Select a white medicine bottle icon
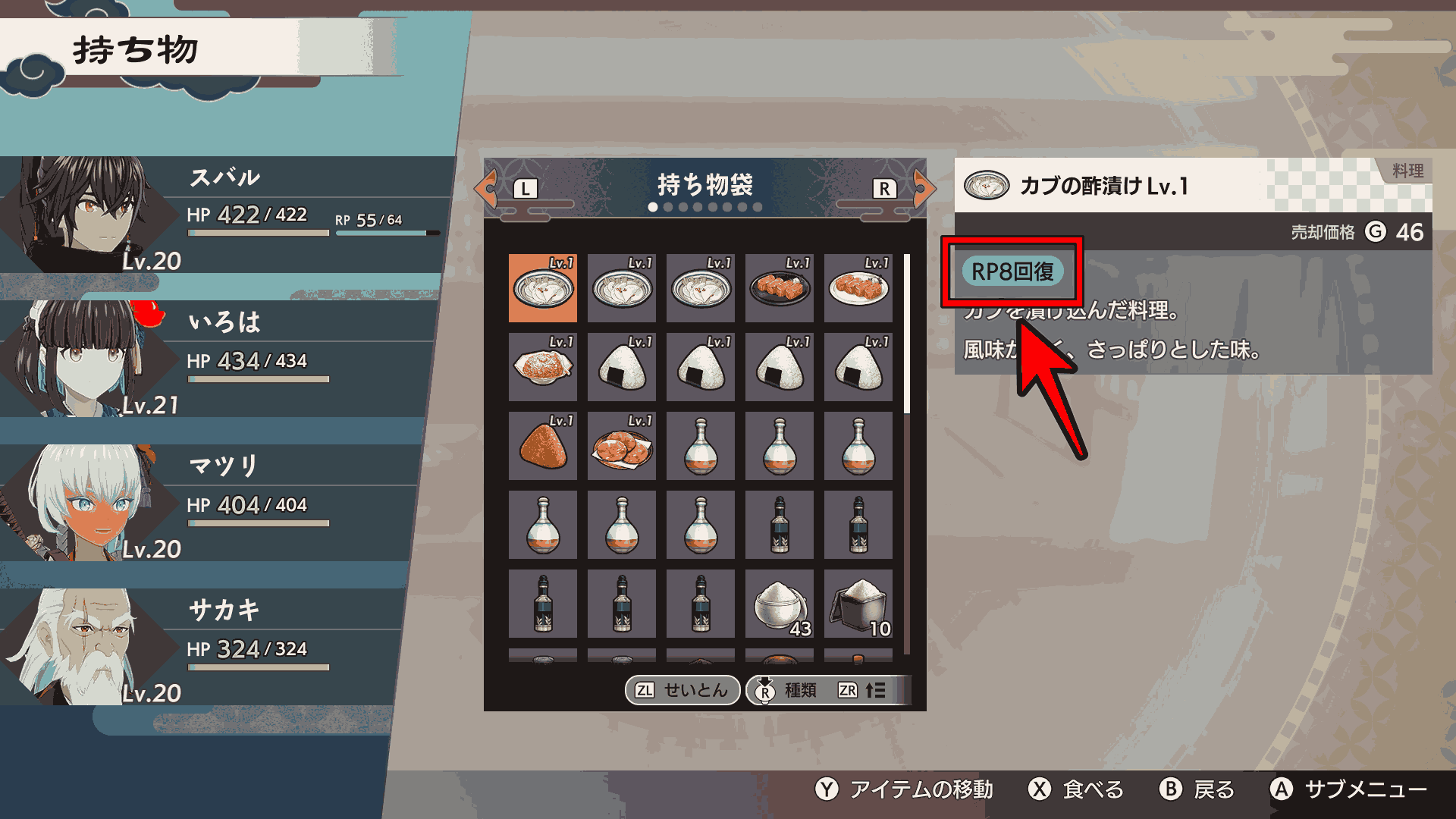 (x=700, y=446)
